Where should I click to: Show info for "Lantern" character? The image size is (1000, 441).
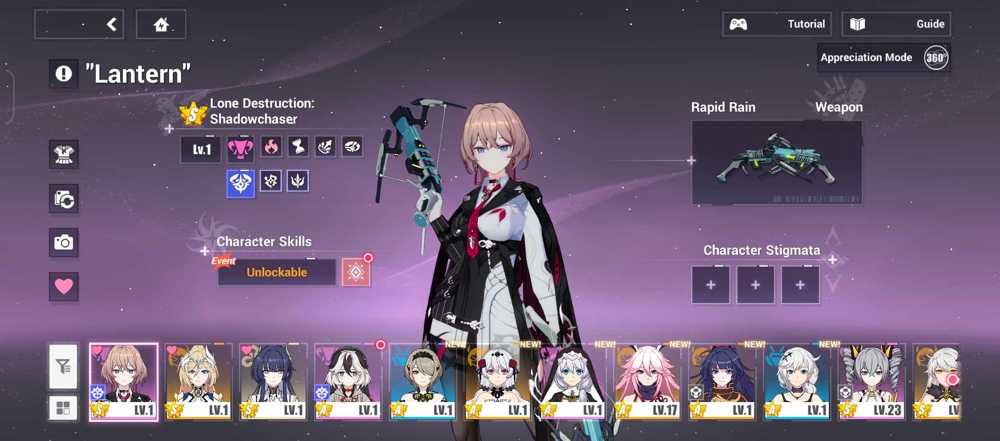[64, 73]
